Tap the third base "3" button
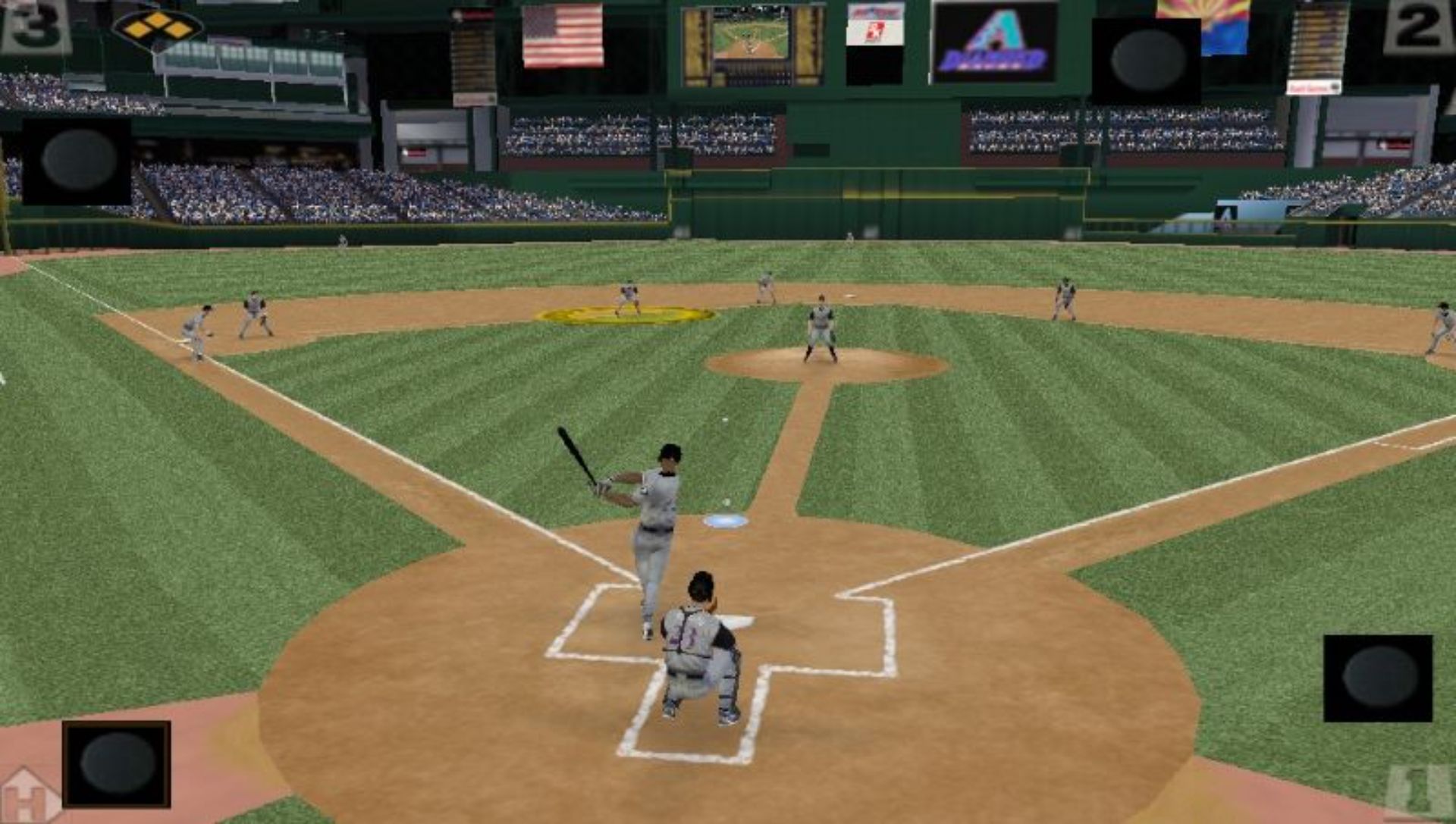 [34, 27]
